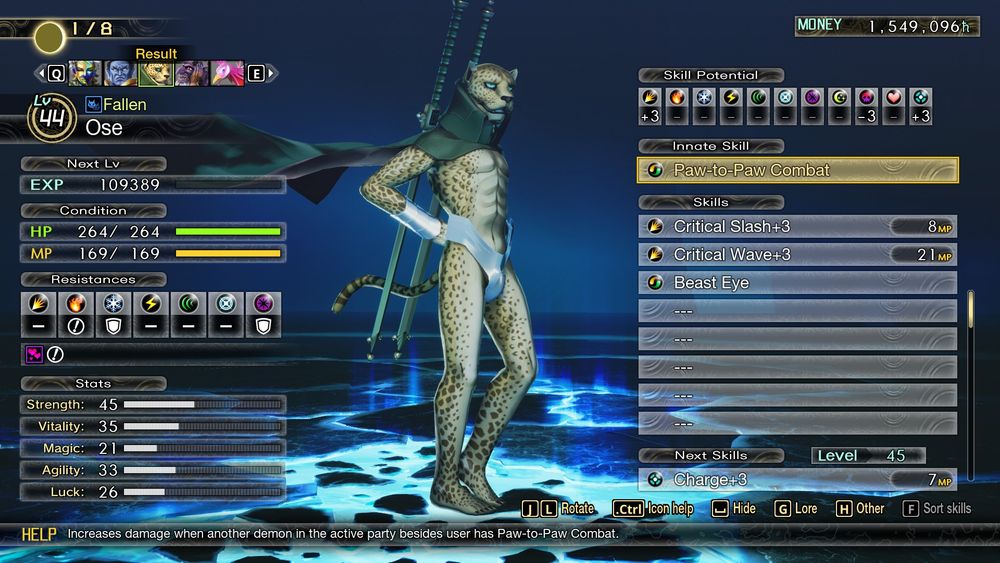Pick the purple beast demon portrait
1000x563 pixels.
(191, 73)
